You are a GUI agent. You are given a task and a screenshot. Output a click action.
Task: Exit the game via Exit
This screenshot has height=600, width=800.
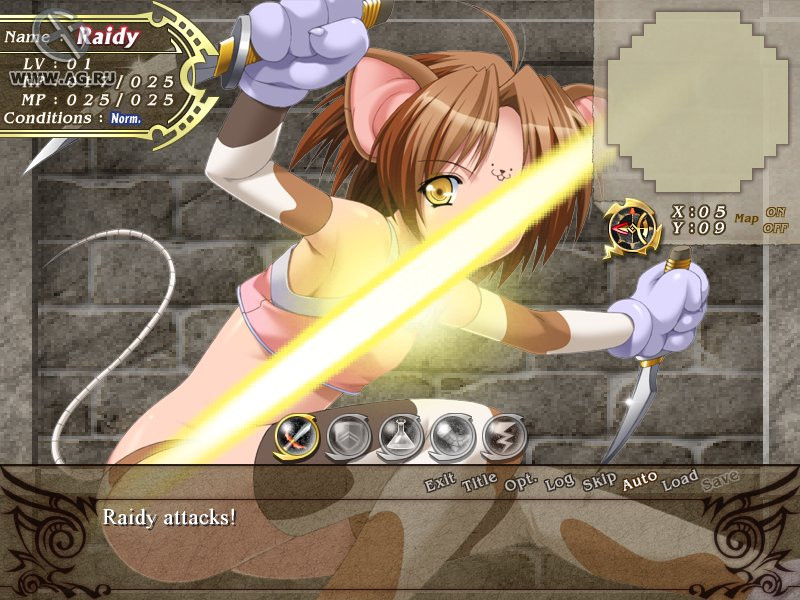tap(440, 484)
